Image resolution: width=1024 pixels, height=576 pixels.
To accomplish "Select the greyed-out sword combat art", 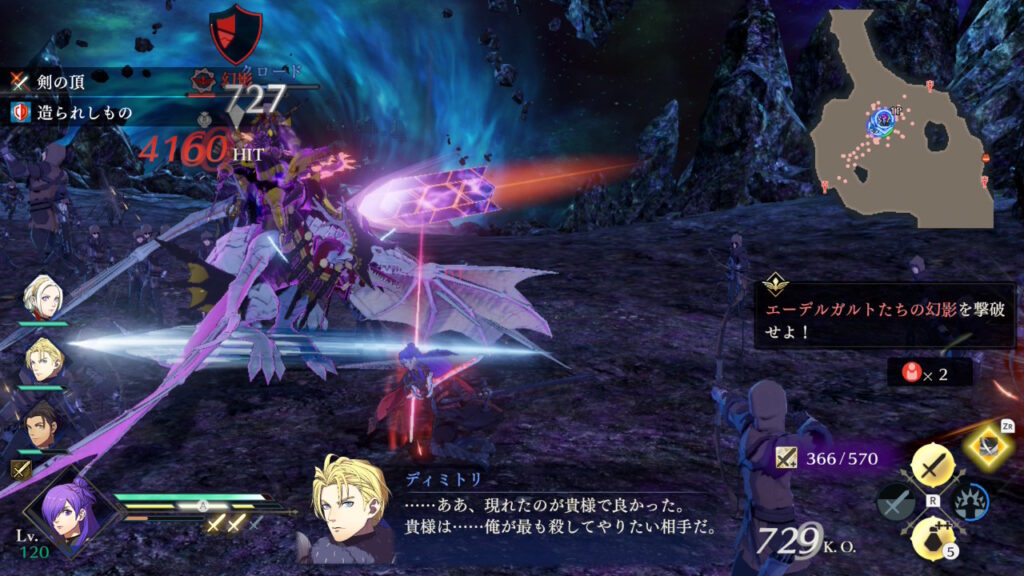I will (x=895, y=502).
